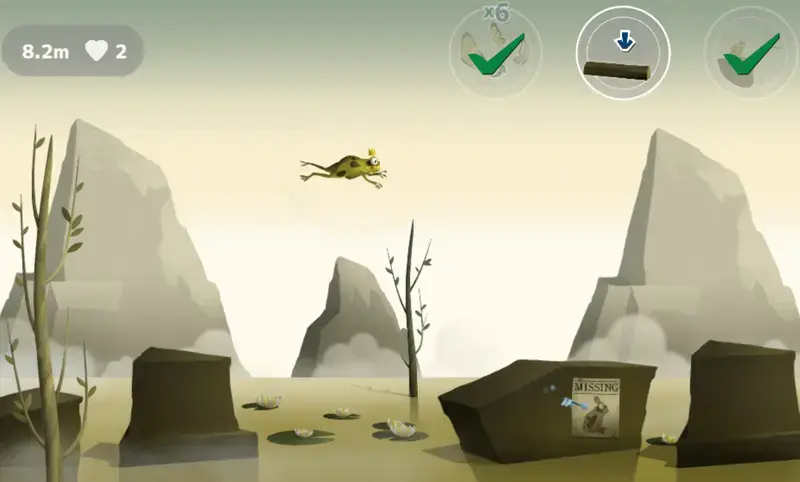Open the completed x6 objective badge
This screenshot has width=800, height=482.
click(x=496, y=52)
